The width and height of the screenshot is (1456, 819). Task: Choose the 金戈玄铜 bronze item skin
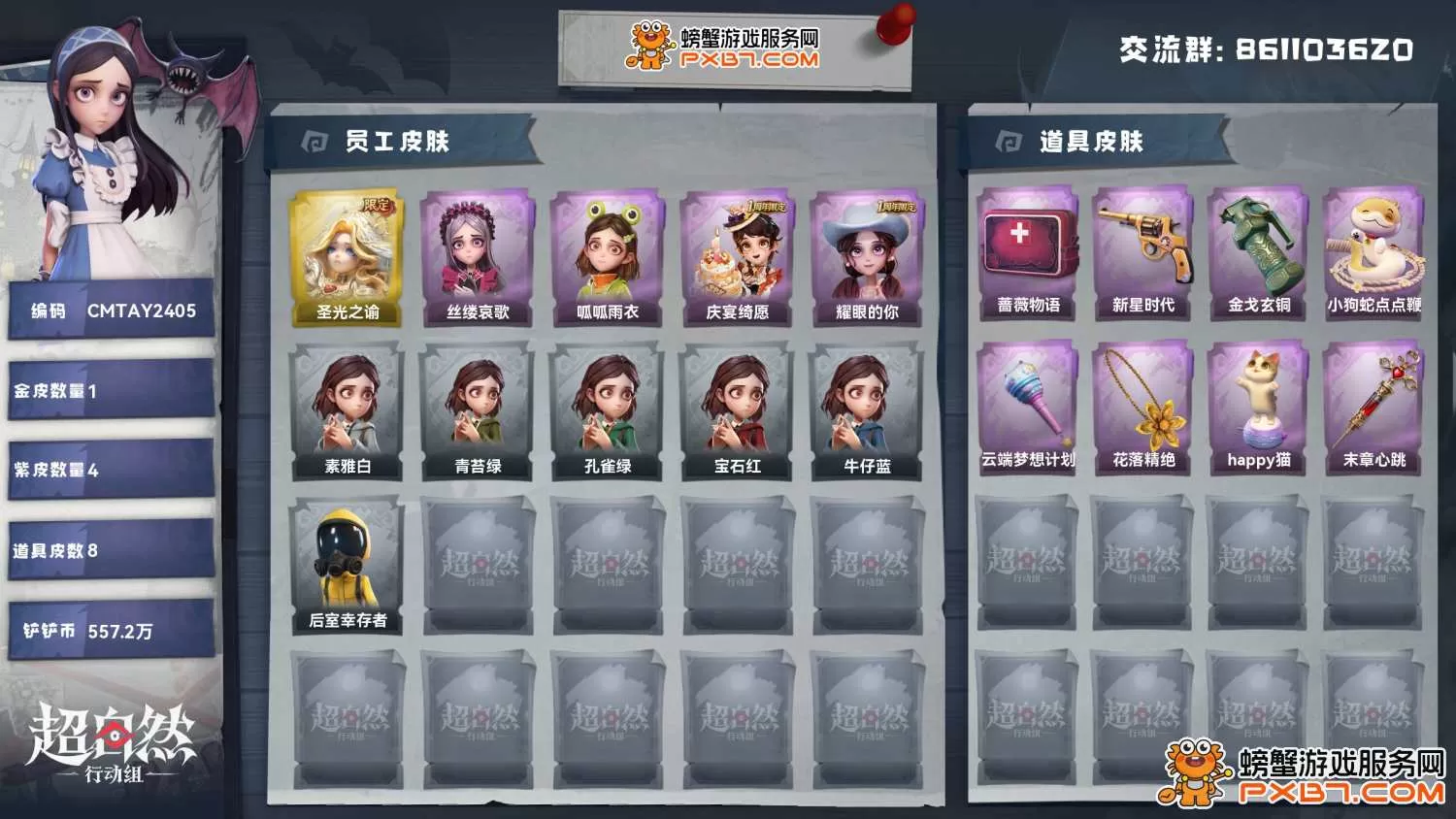pyautogui.click(x=1258, y=252)
